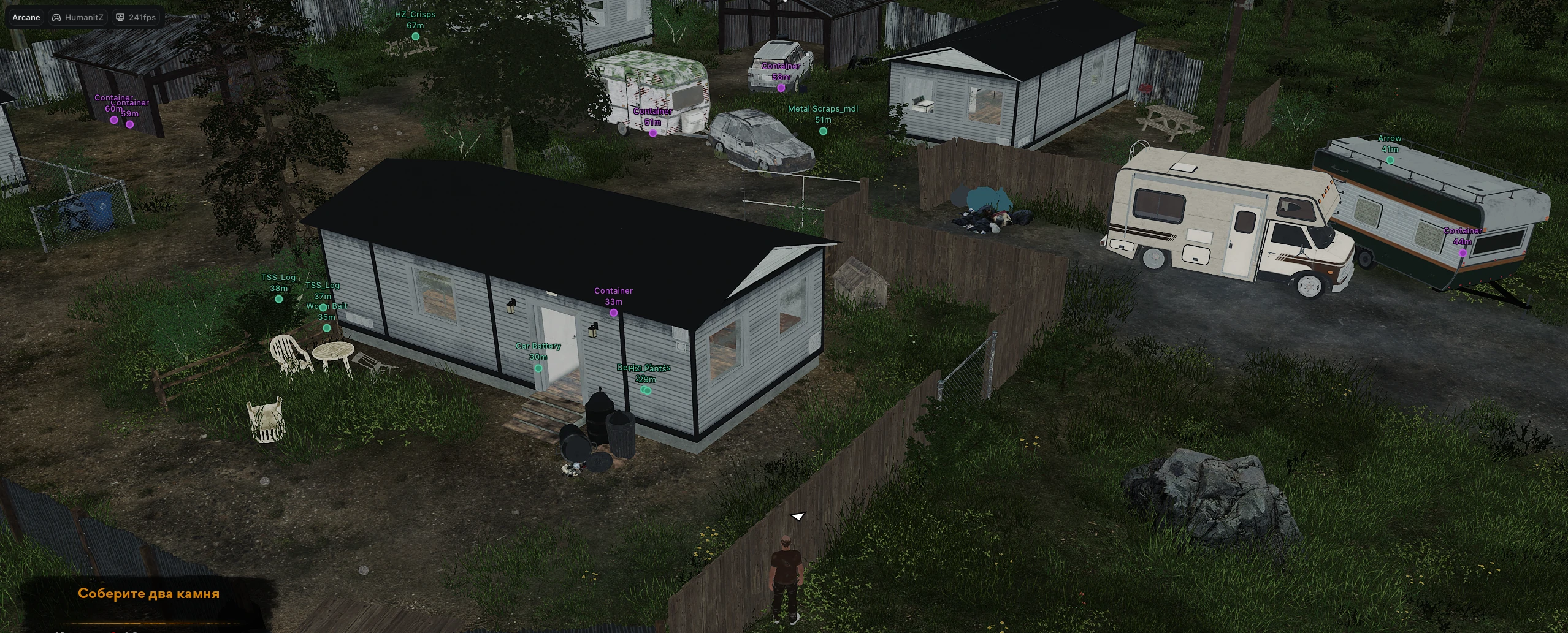Select the Worm Bait 35m marker dot
1568x633 pixels.
[x=326, y=327]
